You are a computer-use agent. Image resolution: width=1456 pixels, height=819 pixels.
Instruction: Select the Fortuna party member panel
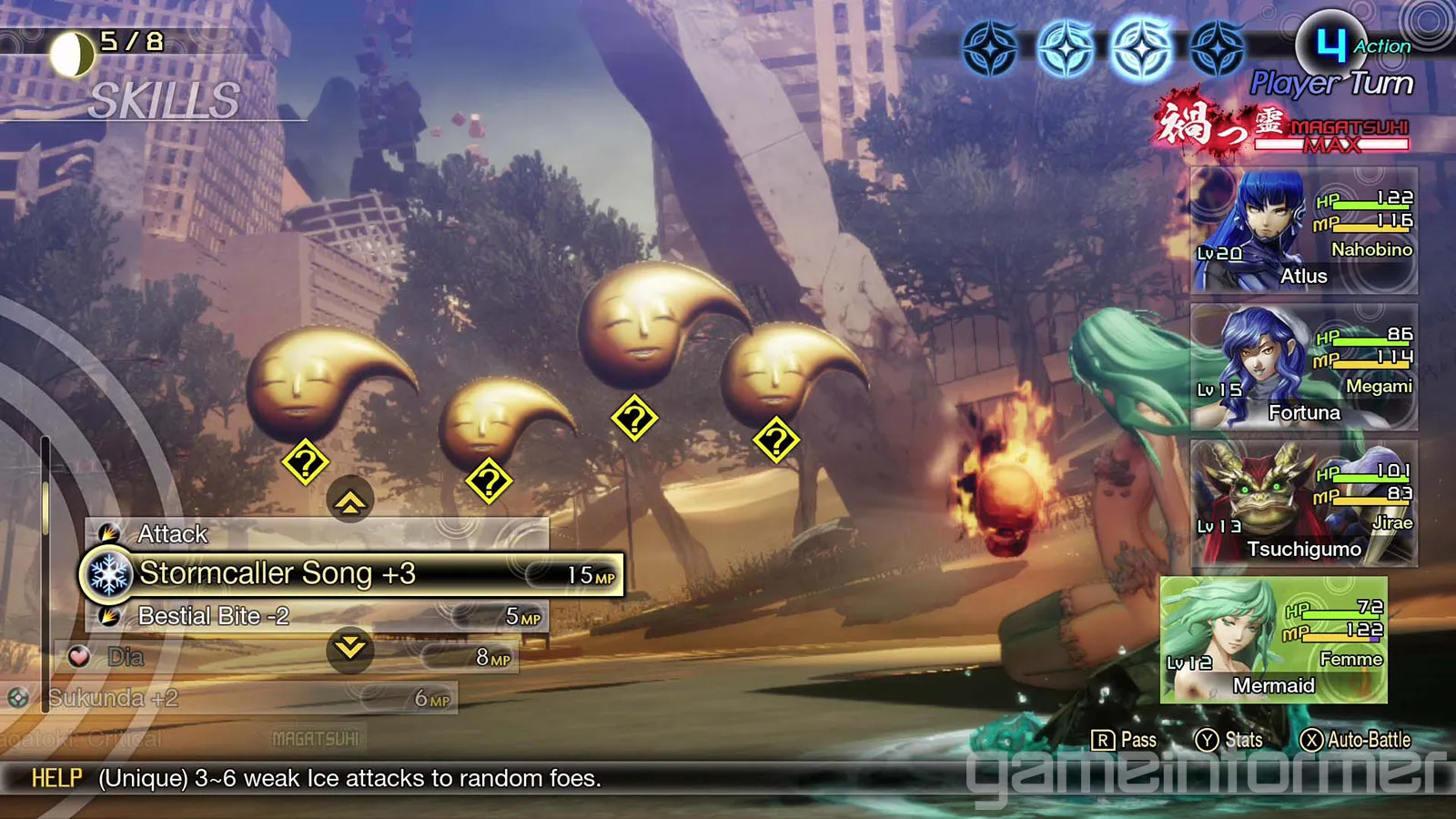tap(1303, 367)
